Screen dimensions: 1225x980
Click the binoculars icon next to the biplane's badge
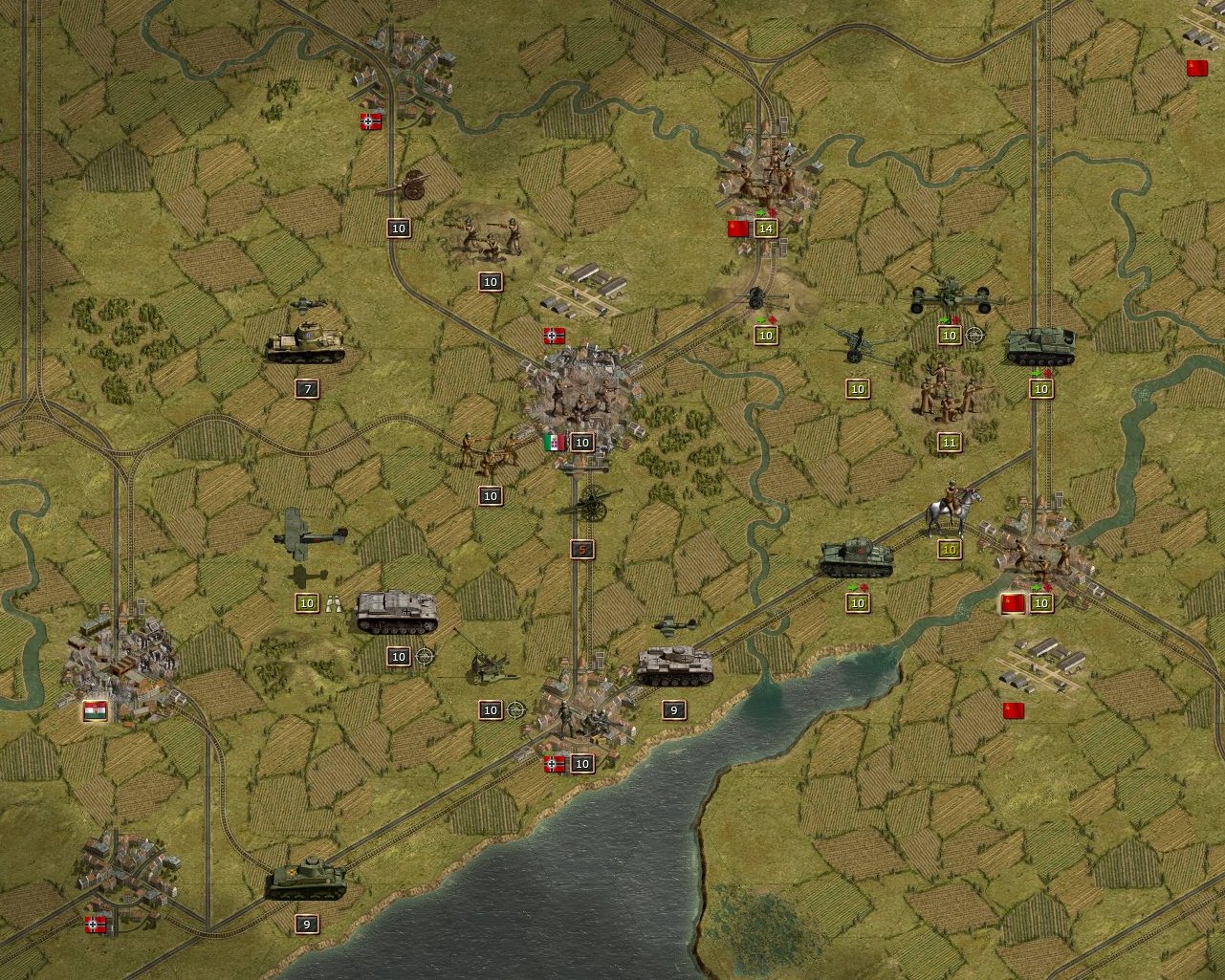click(334, 603)
